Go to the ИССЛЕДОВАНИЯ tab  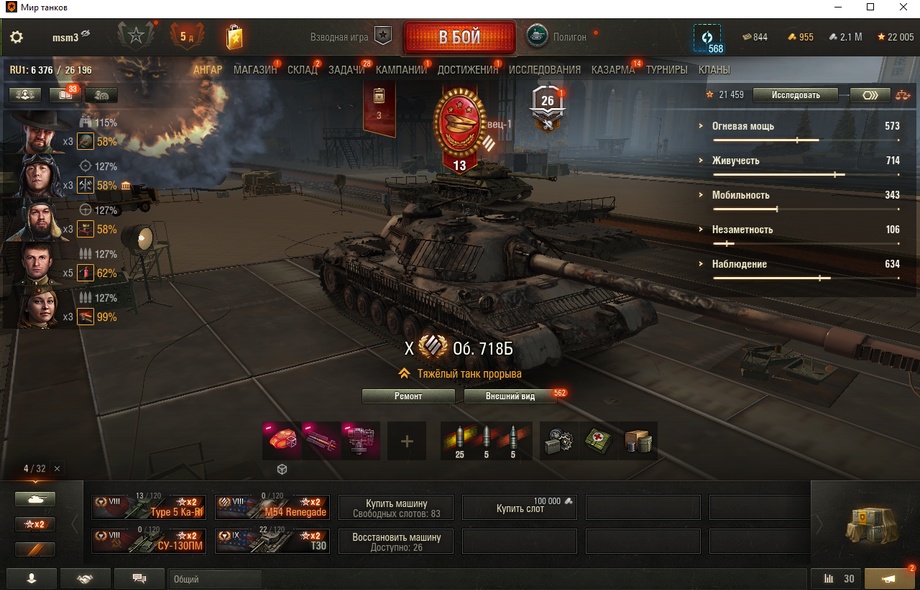click(544, 70)
